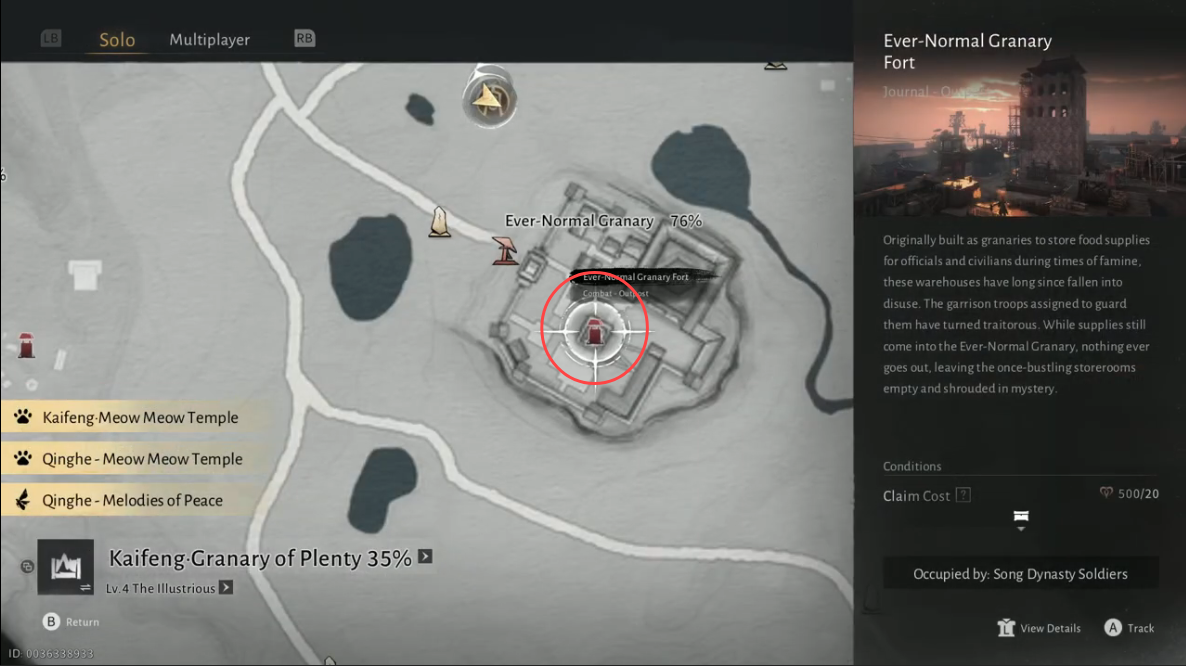This screenshot has height=666, width=1186.
Task: Show Claim Cost help tooltip
Action: click(963, 495)
